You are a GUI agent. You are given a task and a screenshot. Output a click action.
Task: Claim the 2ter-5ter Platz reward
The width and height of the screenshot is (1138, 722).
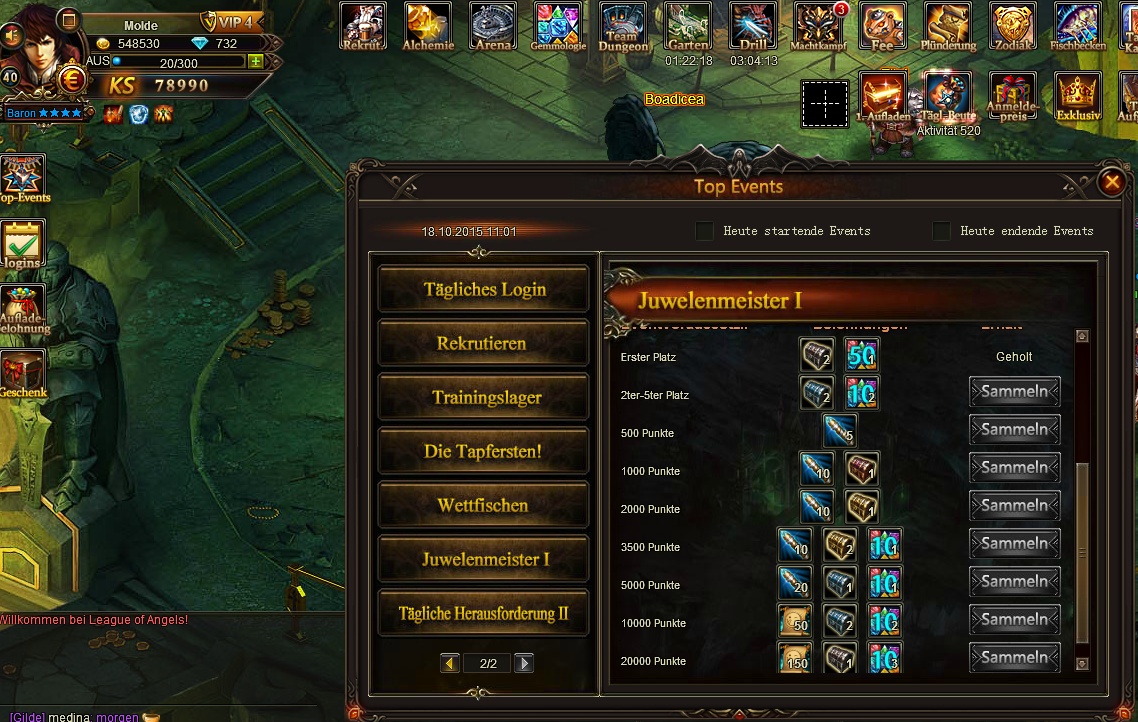coord(1014,392)
